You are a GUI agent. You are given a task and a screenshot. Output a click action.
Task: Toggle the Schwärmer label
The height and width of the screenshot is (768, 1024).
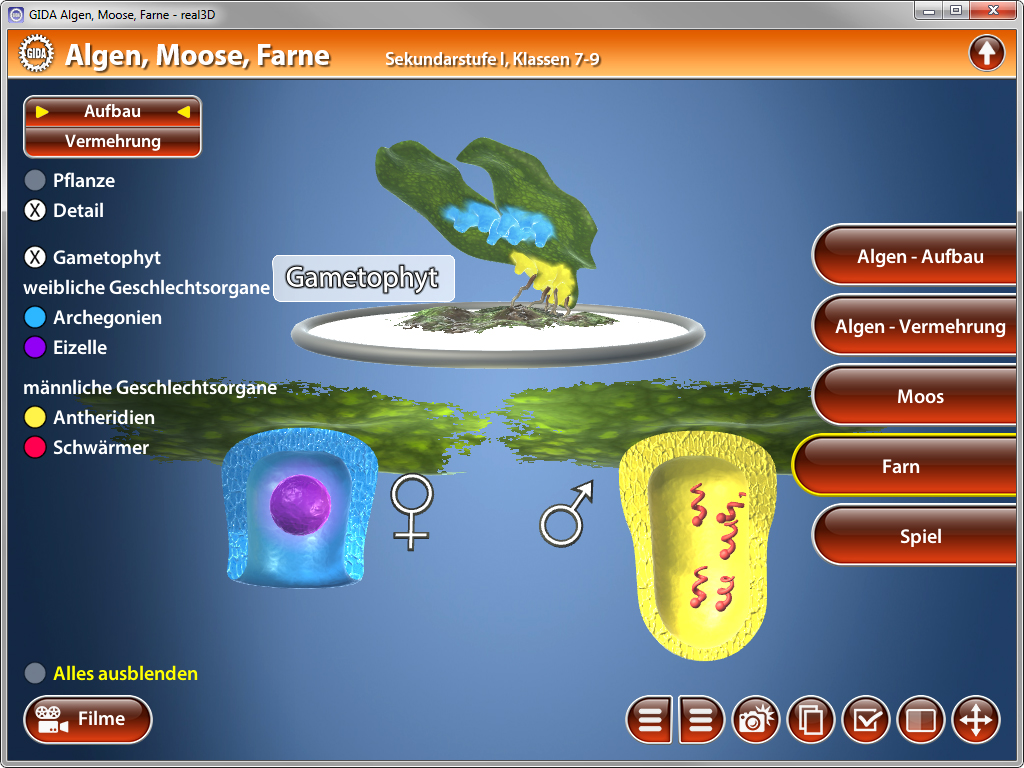[x=35, y=448]
